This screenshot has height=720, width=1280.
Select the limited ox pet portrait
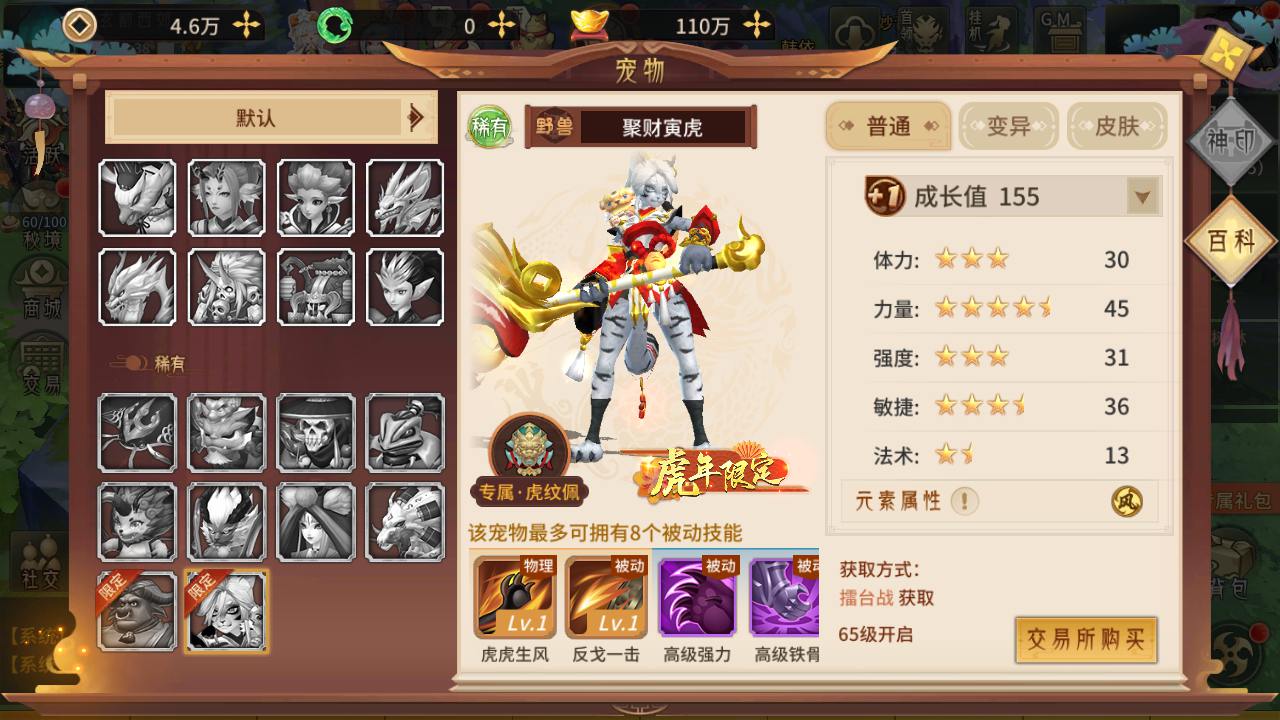[137, 611]
